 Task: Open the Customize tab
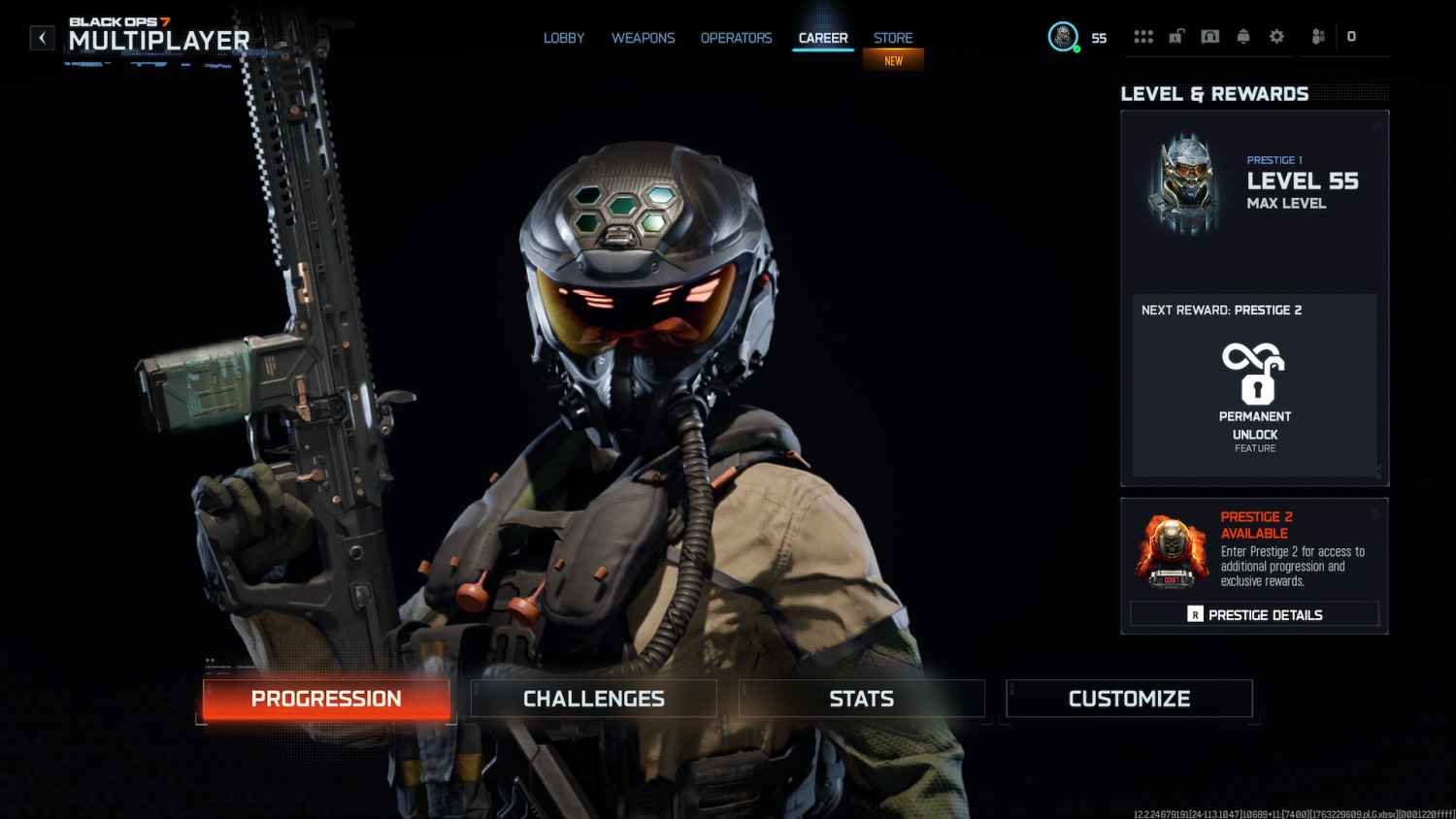(x=1129, y=698)
